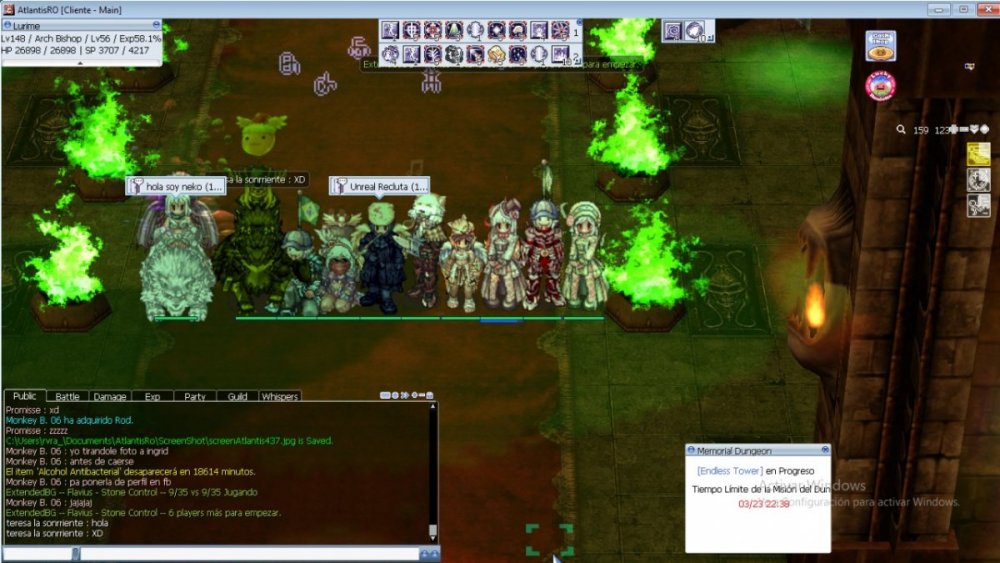Open the 'hola soy neko' chat room
Viewport: 1000px width, 563px height.
pyautogui.click(x=175, y=186)
